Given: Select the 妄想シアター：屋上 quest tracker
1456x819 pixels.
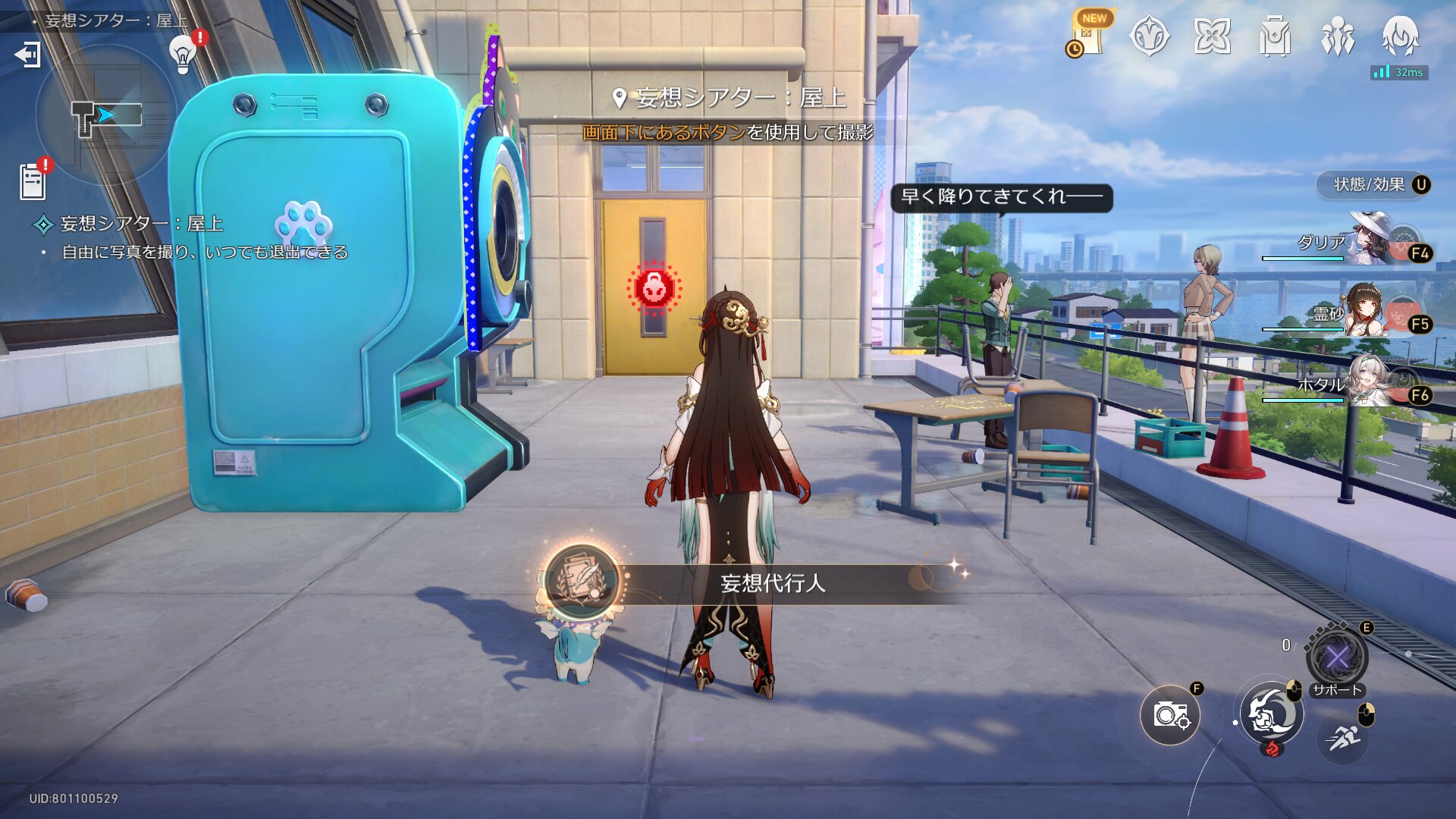Looking at the screenshot, I should [x=141, y=224].
